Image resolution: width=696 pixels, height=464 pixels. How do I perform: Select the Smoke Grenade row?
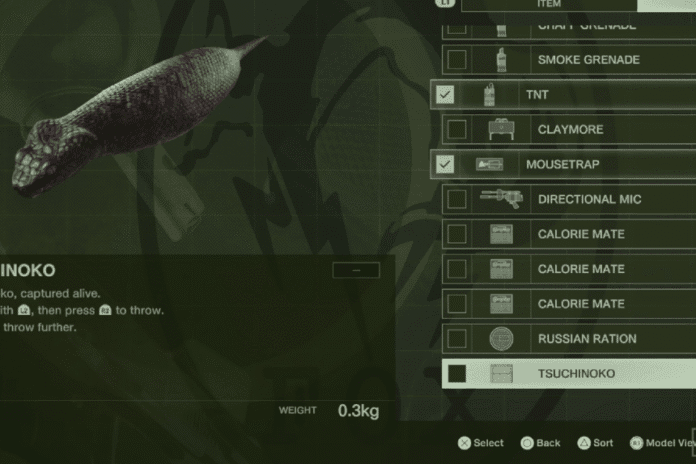[588, 60]
